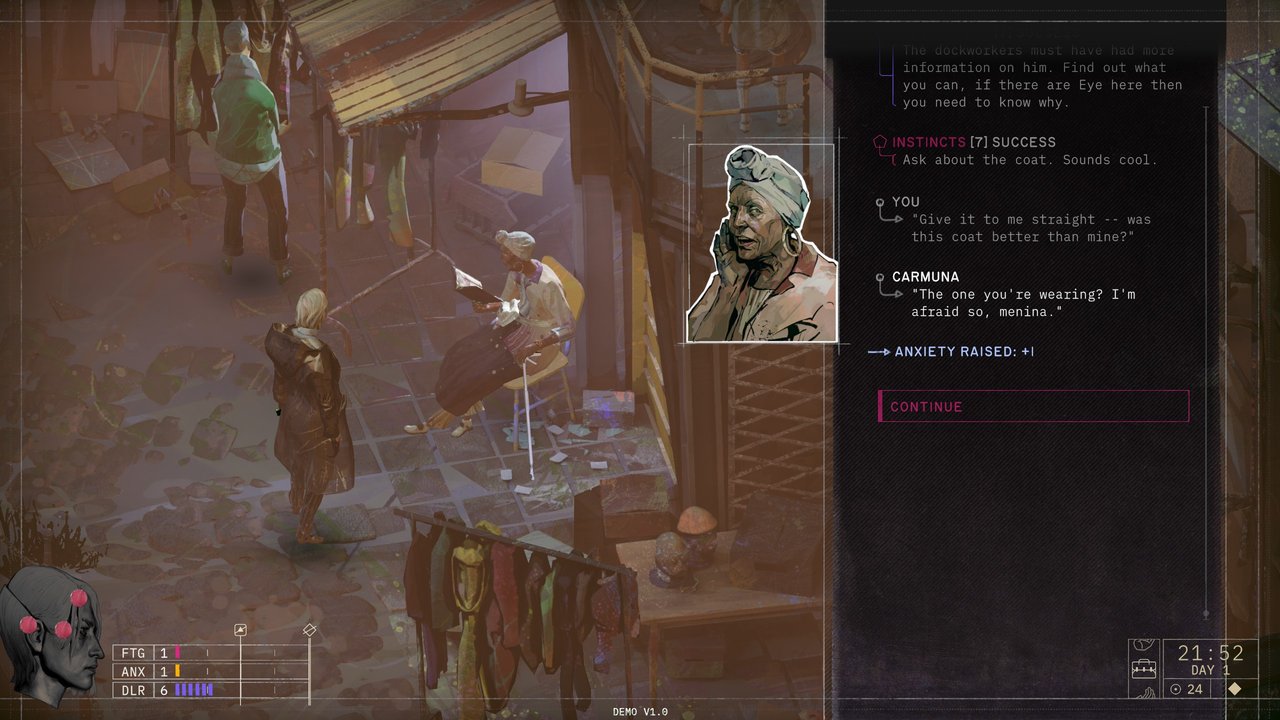
Task: Click the dialogue log scrollbar
Action: (1206, 360)
